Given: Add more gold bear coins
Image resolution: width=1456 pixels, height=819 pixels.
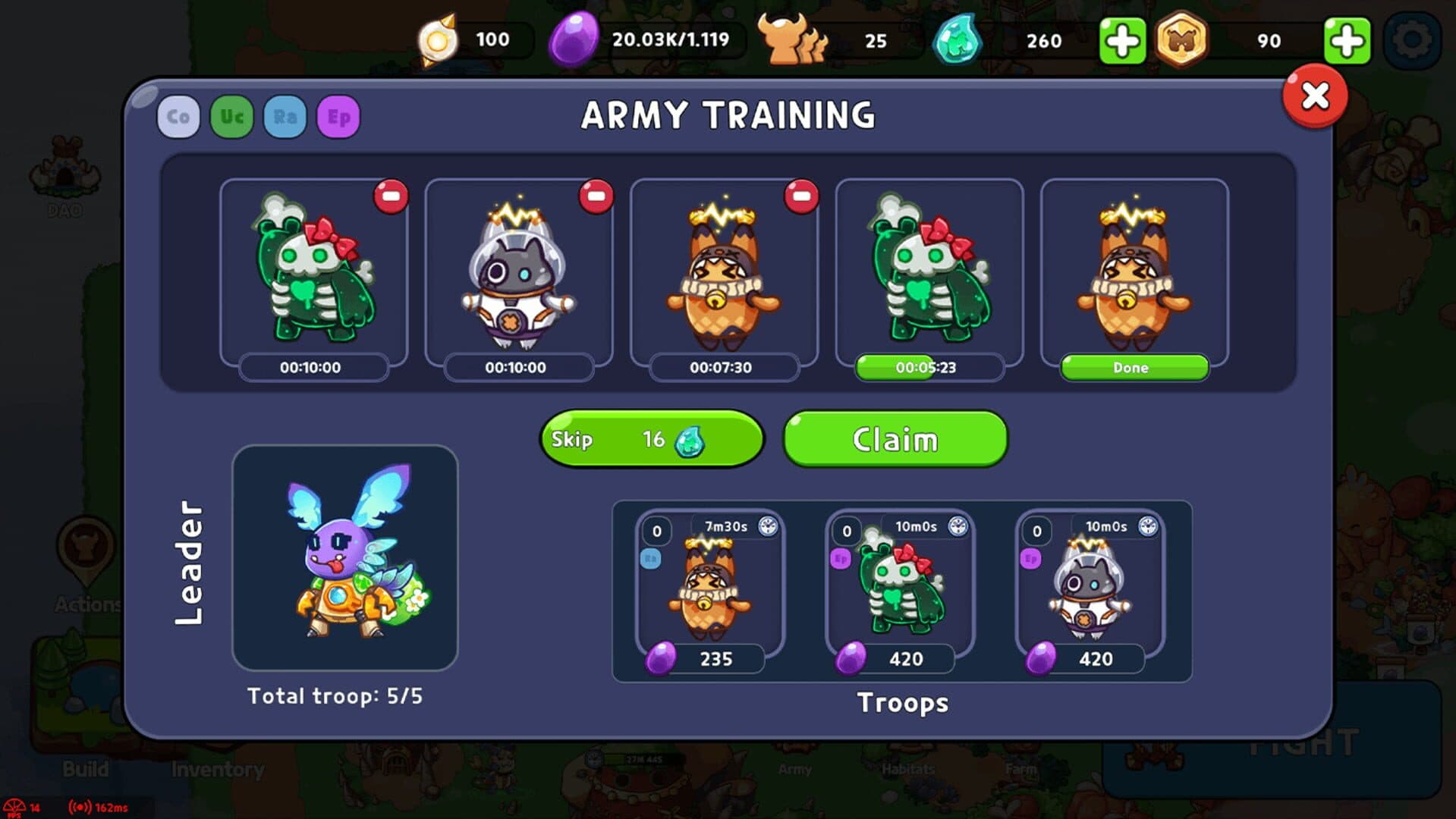Looking at the screenshot, I should [x=1347, y=40].
